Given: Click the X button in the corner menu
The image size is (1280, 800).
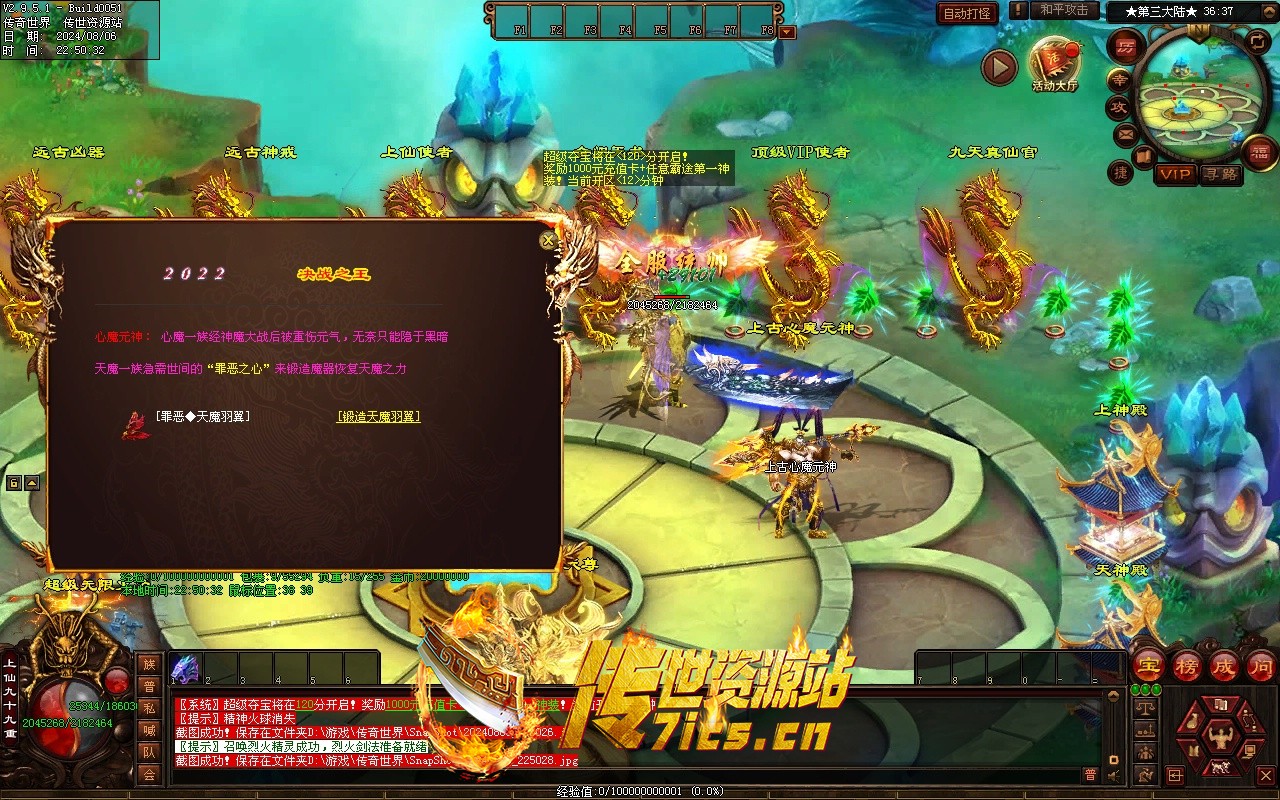Looking at the screenshot, I should [x=1265, y=774].
